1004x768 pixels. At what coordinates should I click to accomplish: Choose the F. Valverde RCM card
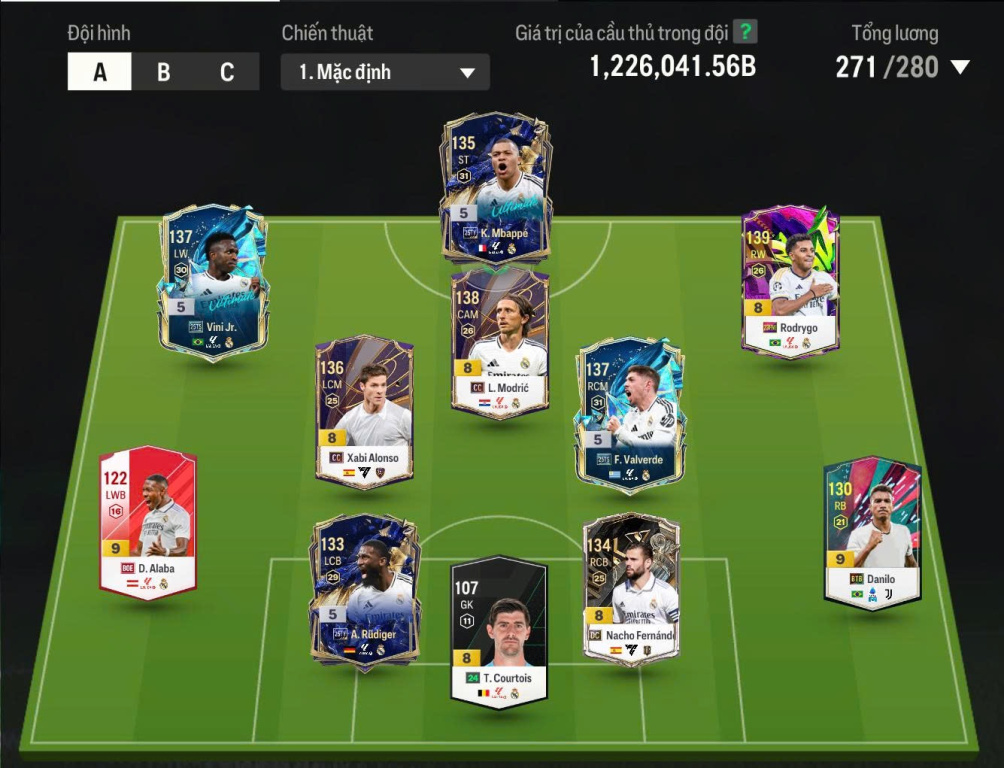pos(629,415)
